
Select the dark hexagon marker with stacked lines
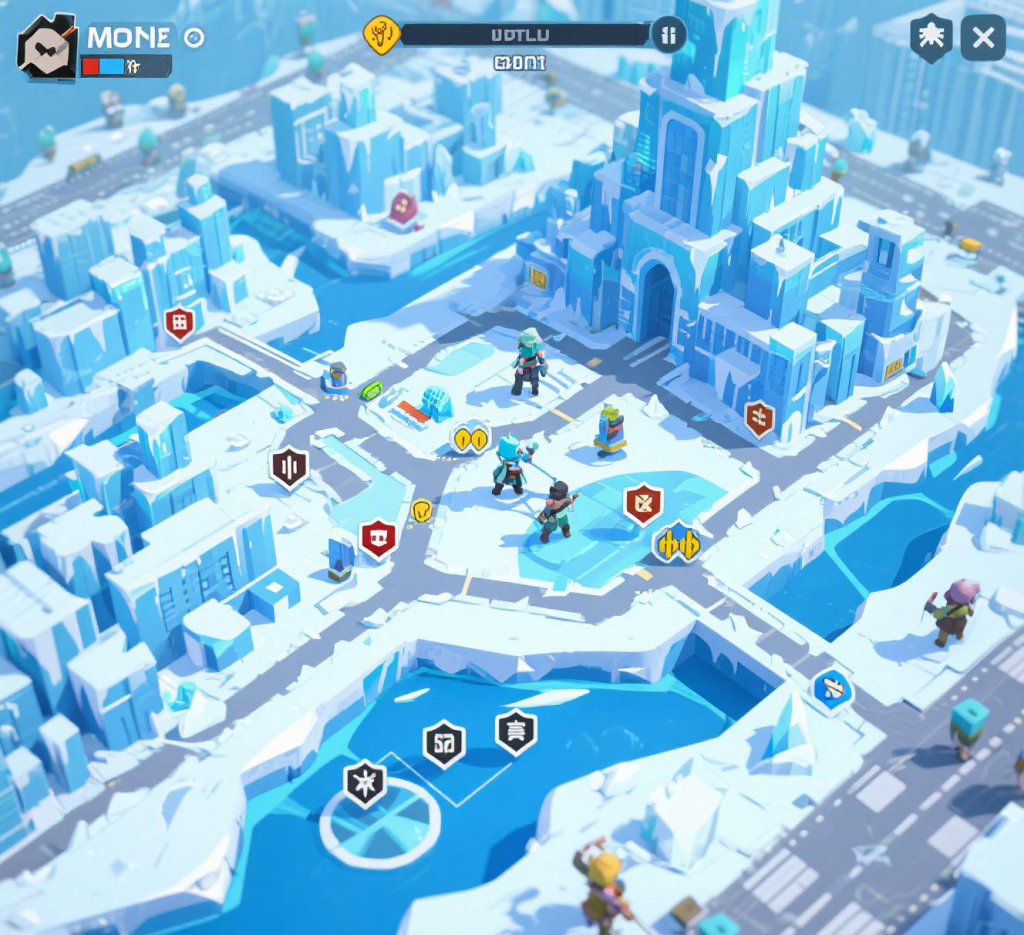516,731
